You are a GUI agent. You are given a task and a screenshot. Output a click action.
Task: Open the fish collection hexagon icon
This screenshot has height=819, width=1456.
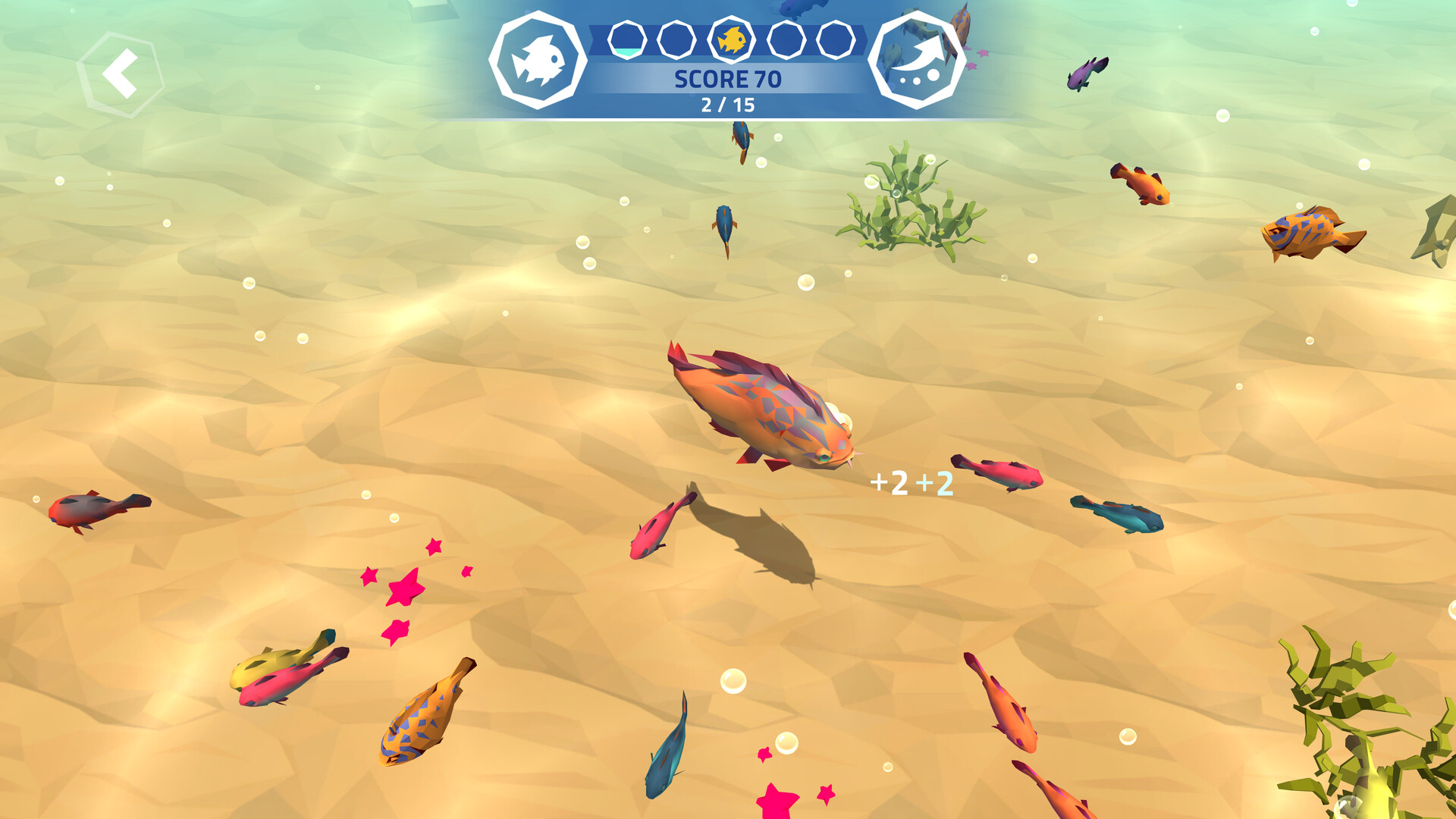point(538,61)
